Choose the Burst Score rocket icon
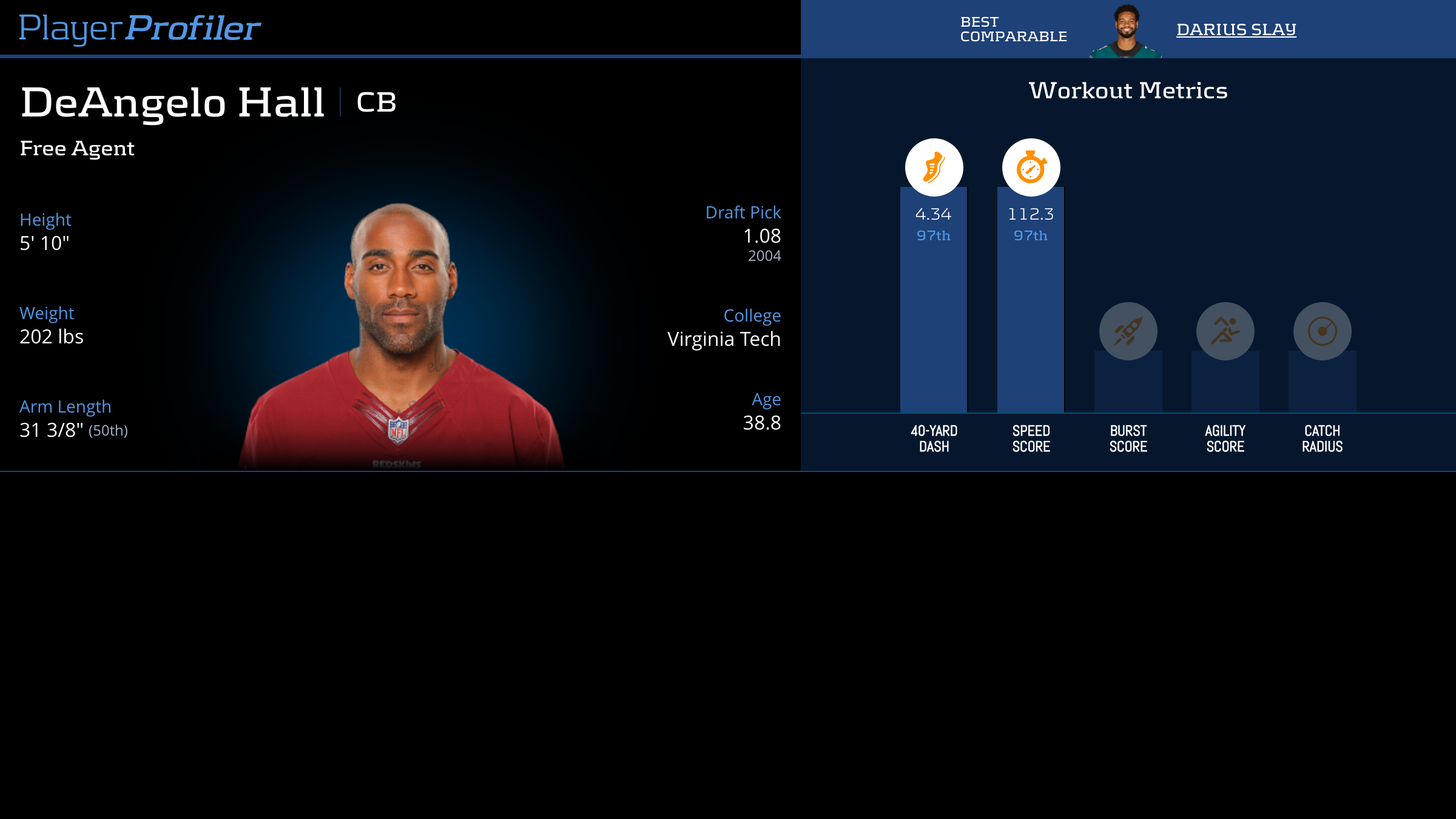The image size is (1456, 819). (1128, 331)
